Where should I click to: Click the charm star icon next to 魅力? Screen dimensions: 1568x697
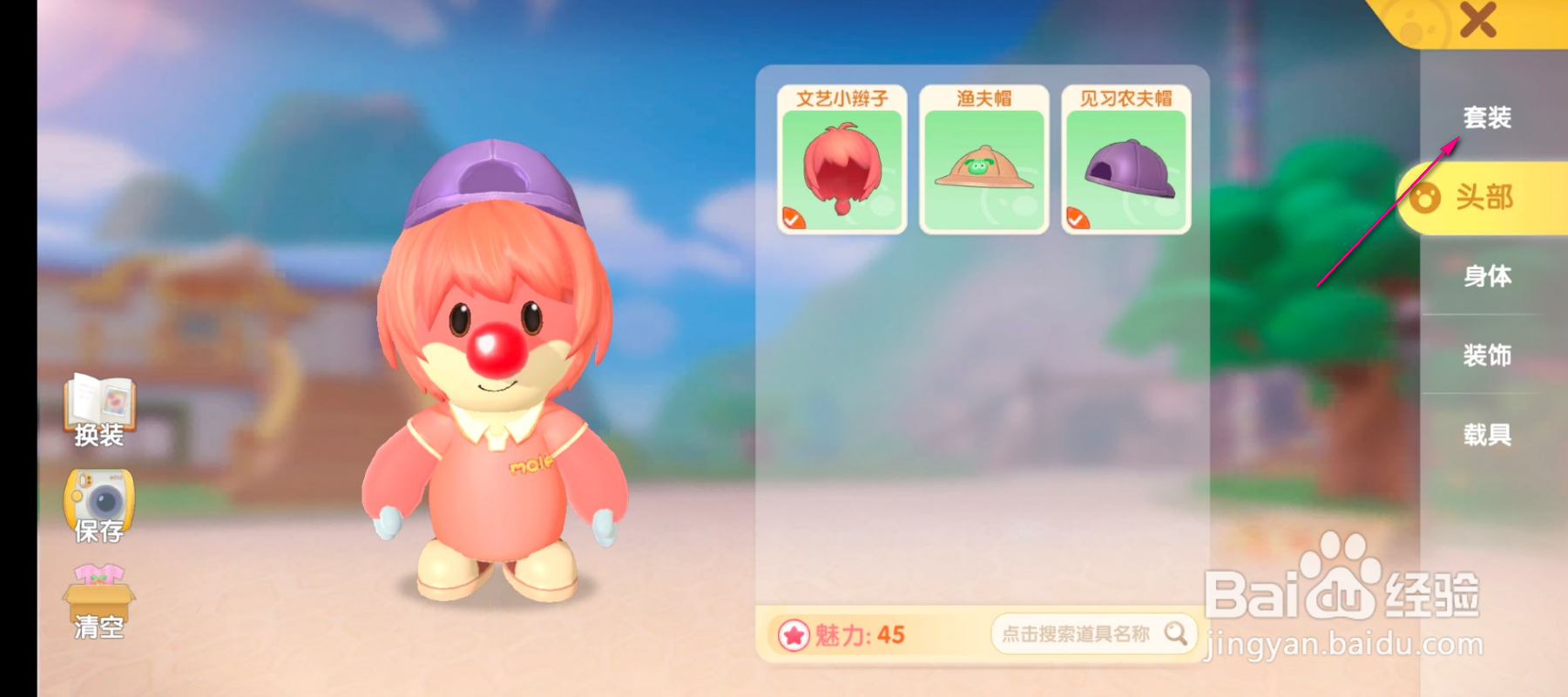[x=795, y=636]
